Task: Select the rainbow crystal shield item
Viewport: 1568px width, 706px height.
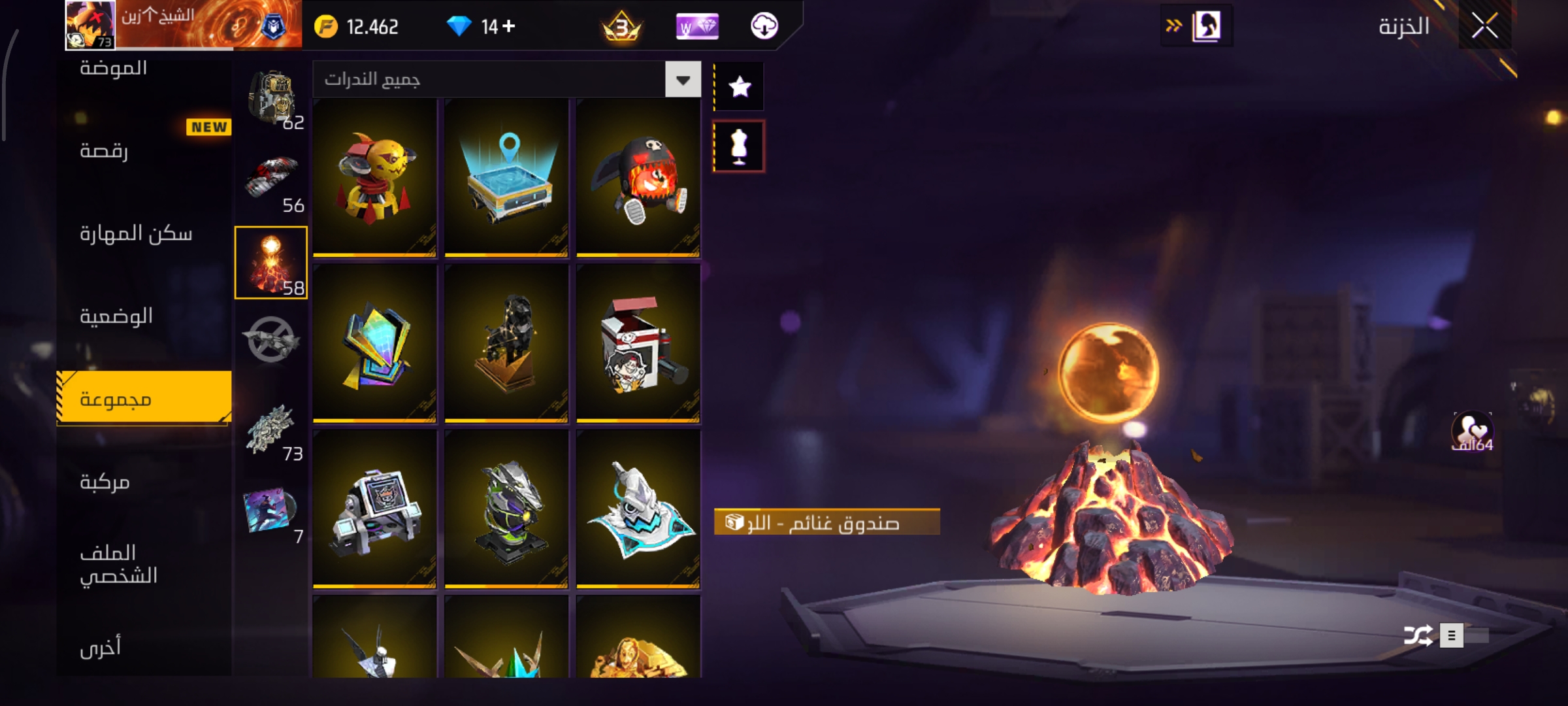Action: click(374, 343)
